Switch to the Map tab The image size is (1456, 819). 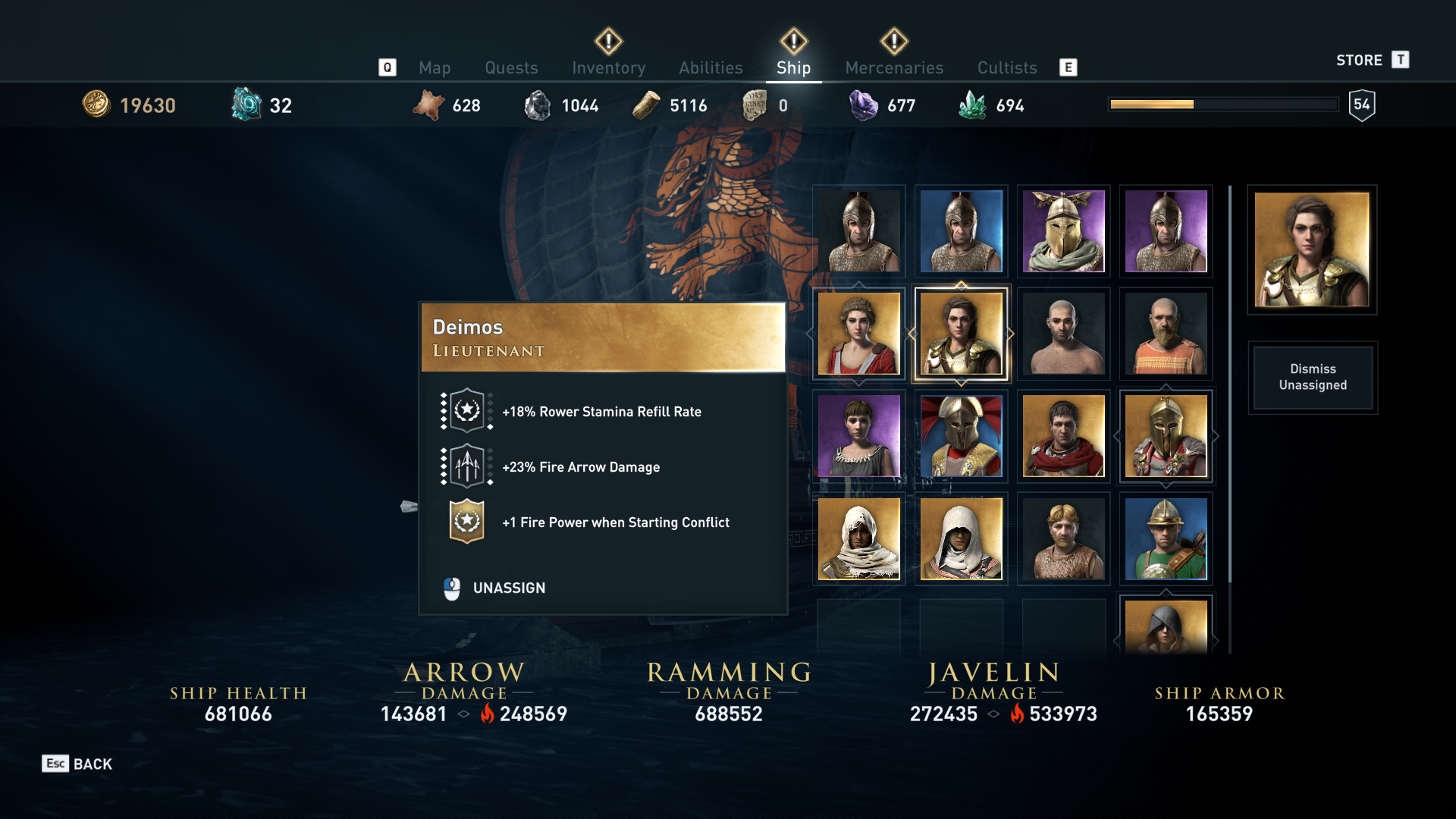[x=435, y=67]
